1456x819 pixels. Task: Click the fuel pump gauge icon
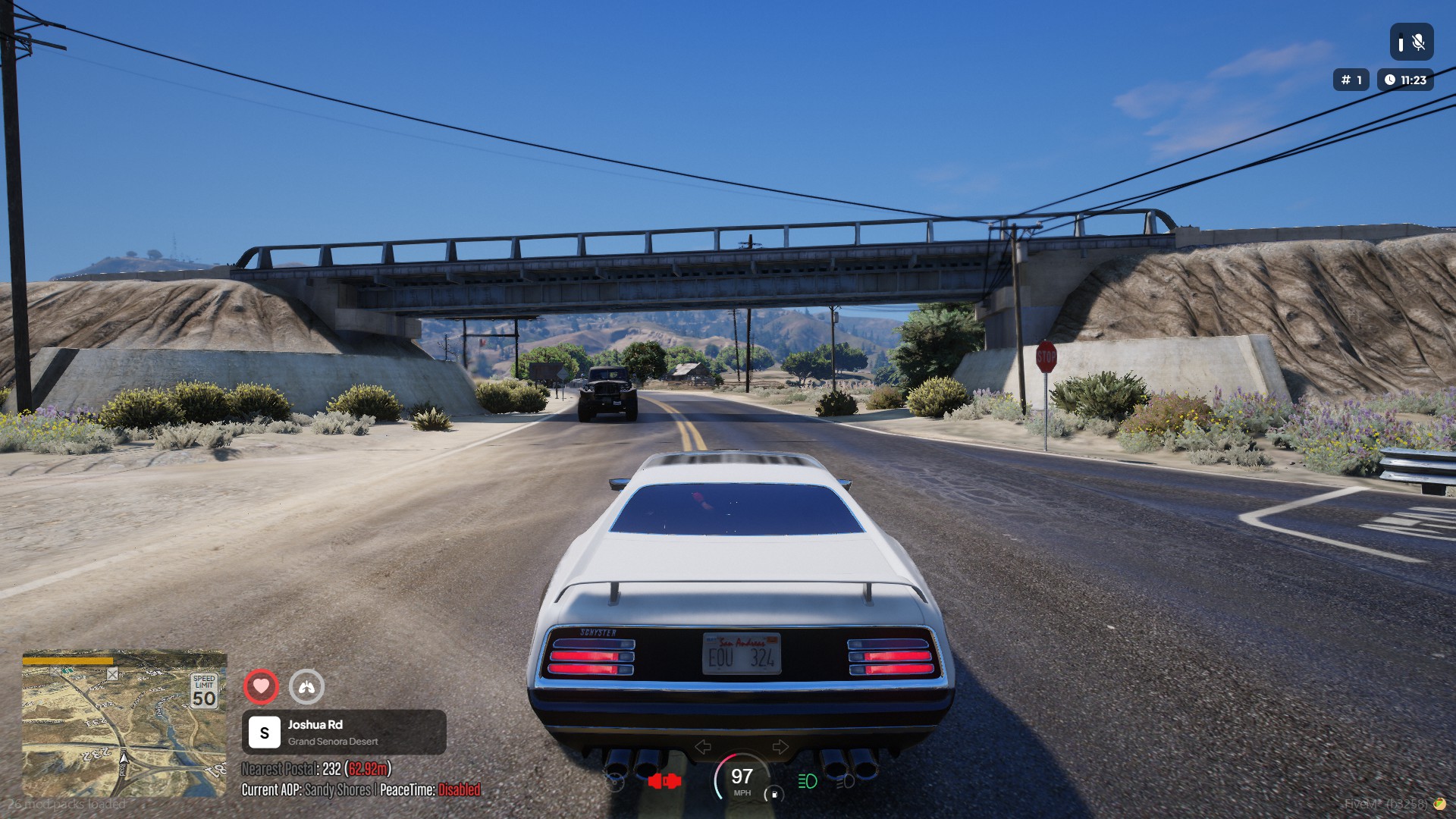pos(774,794)
